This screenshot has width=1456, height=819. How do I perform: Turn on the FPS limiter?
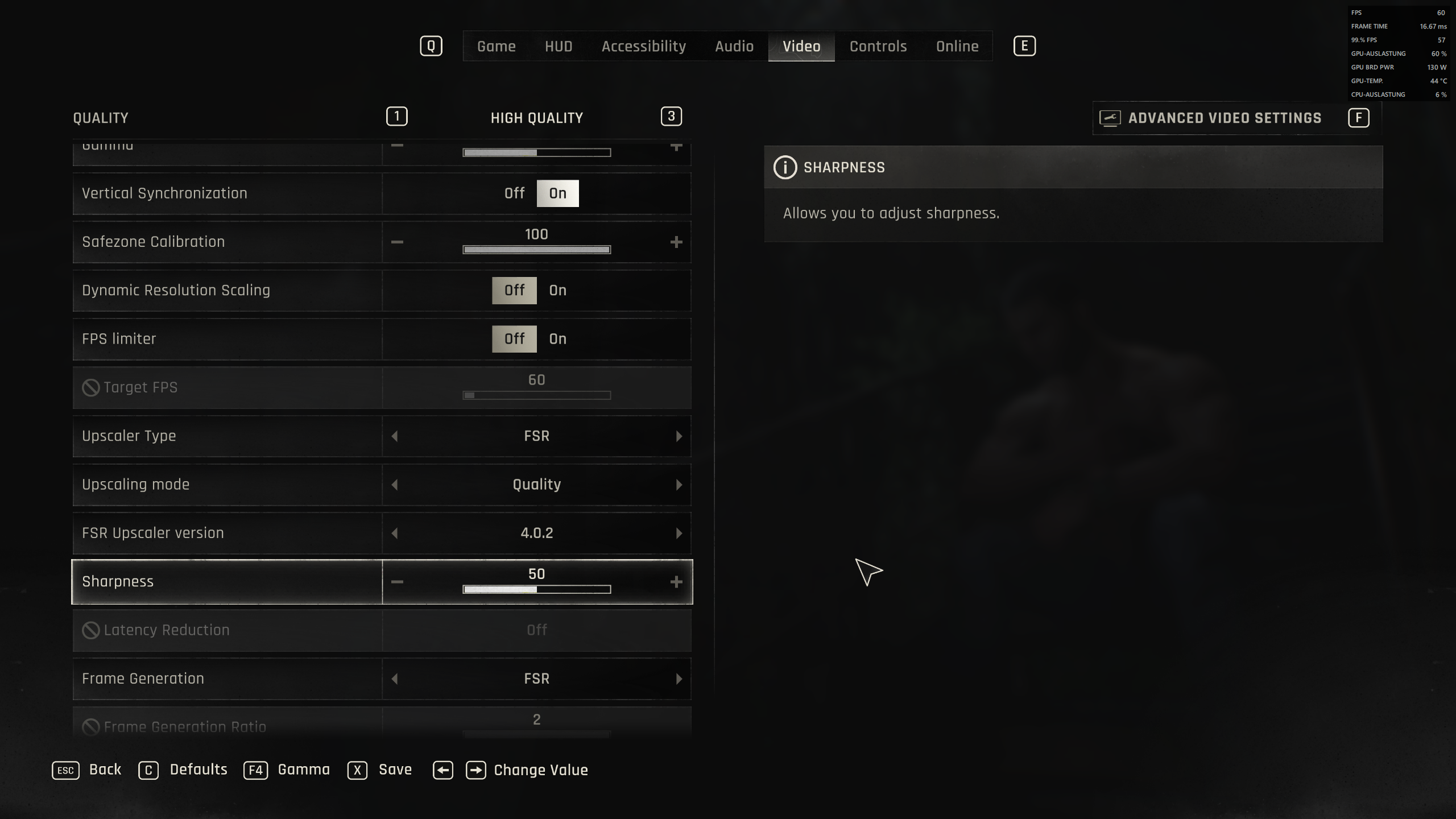pos(558,338)
